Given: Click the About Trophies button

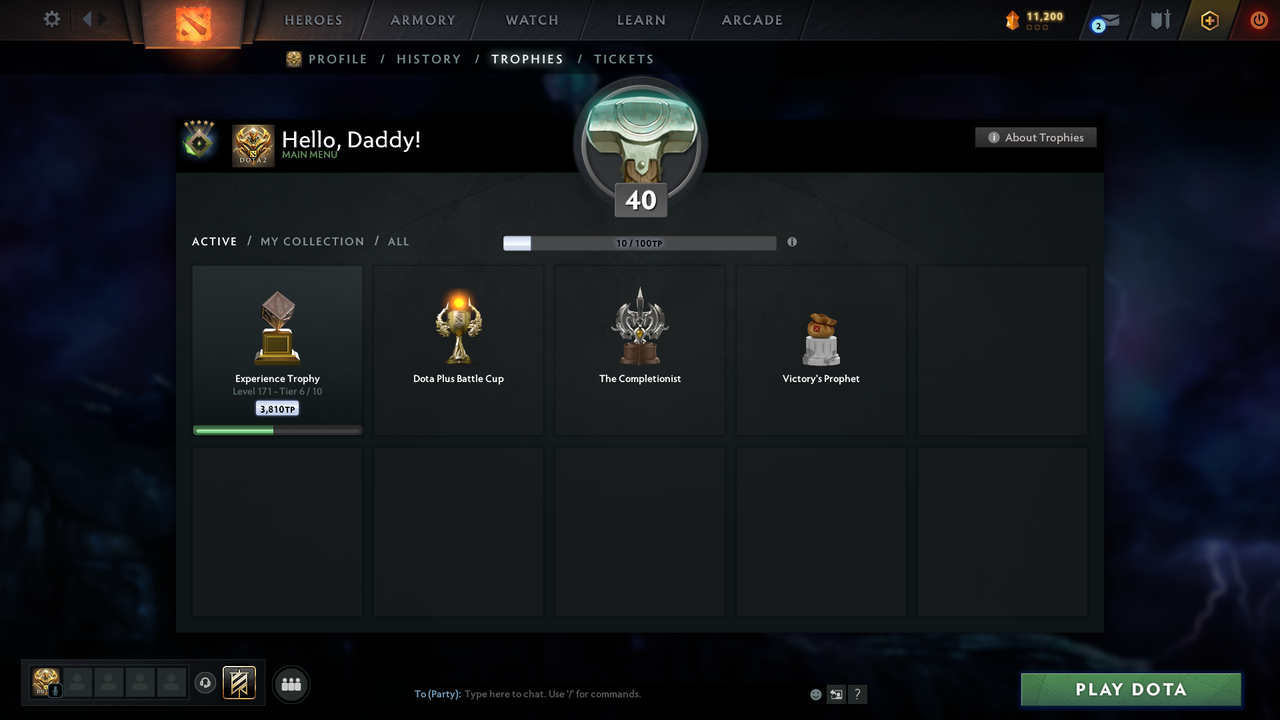Looking at the screenshot, I should click(1036, 137).
